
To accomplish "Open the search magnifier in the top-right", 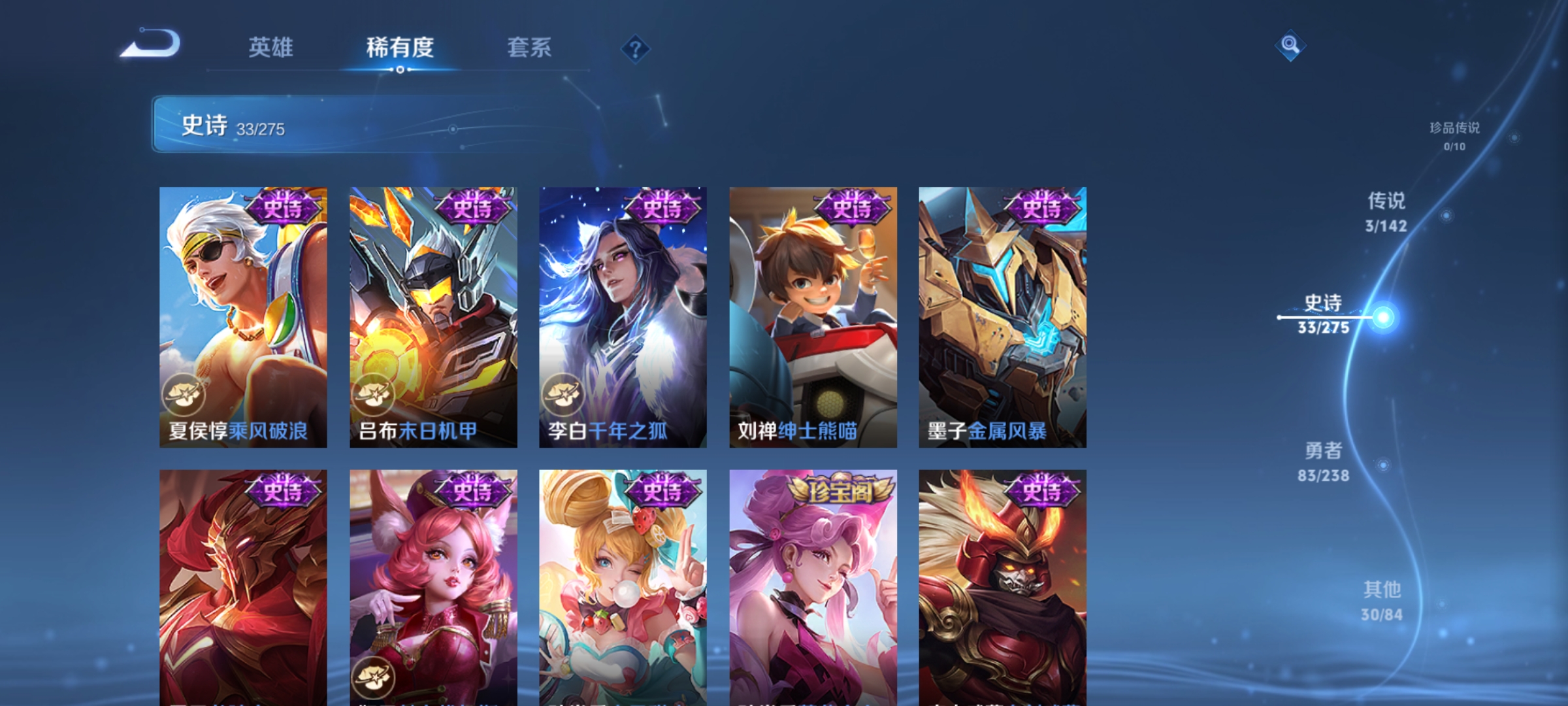I will coord(1289,46).
